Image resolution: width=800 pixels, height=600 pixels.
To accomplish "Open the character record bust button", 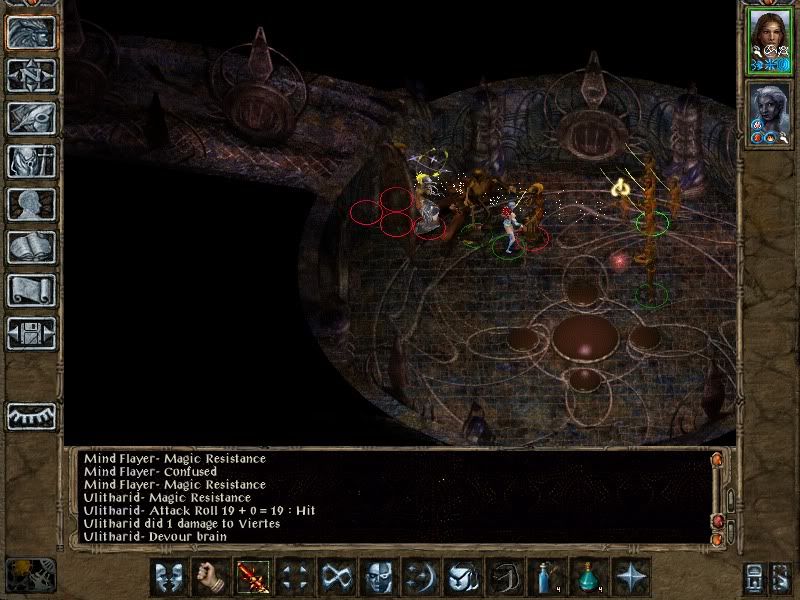I will click(x=30, y=204).
